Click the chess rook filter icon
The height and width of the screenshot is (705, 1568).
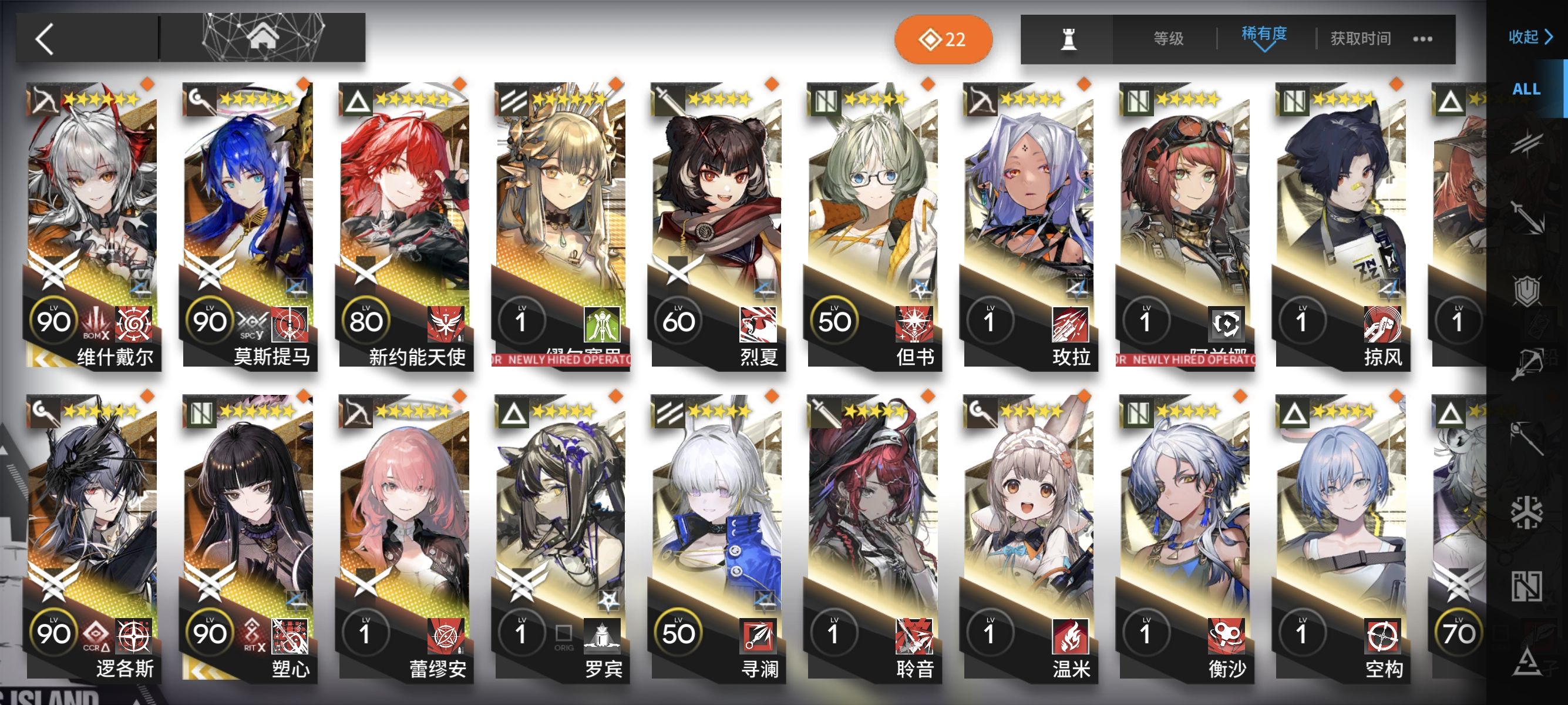1068,39
